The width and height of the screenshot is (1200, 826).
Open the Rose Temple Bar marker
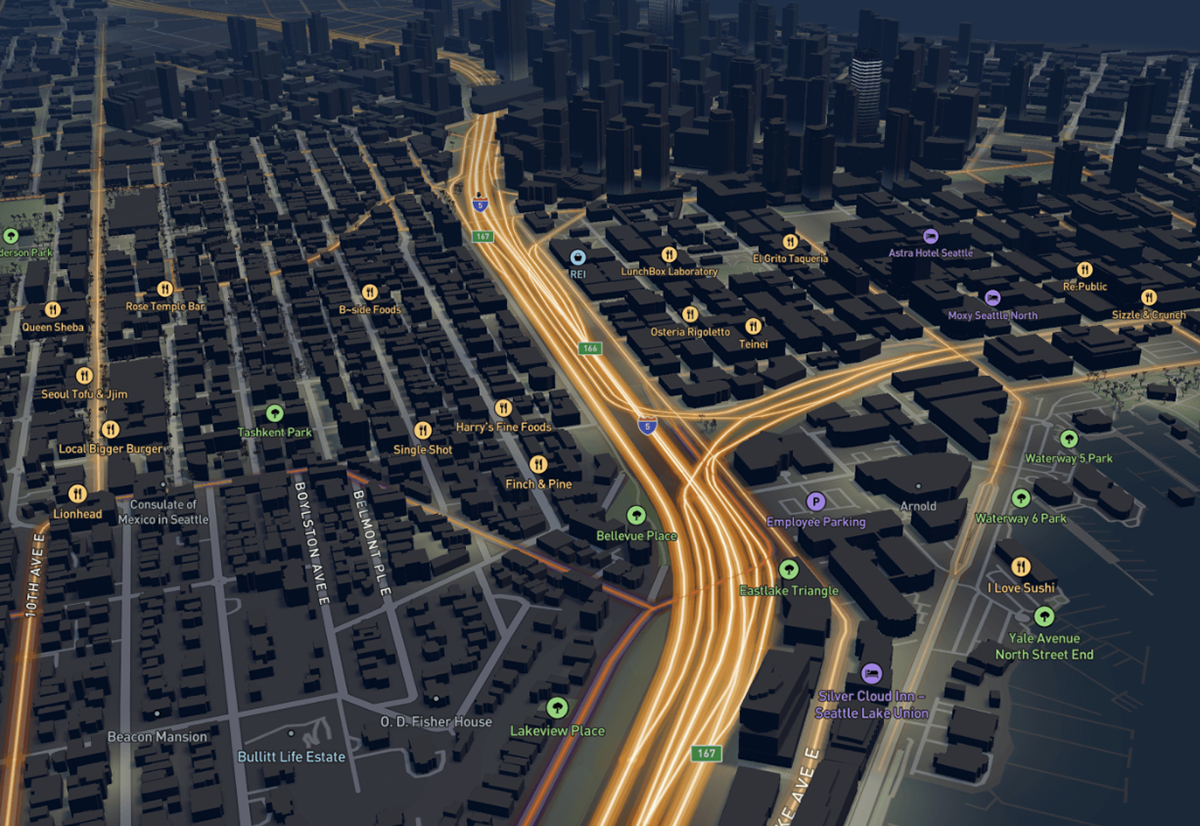click(x=165, y=289)
